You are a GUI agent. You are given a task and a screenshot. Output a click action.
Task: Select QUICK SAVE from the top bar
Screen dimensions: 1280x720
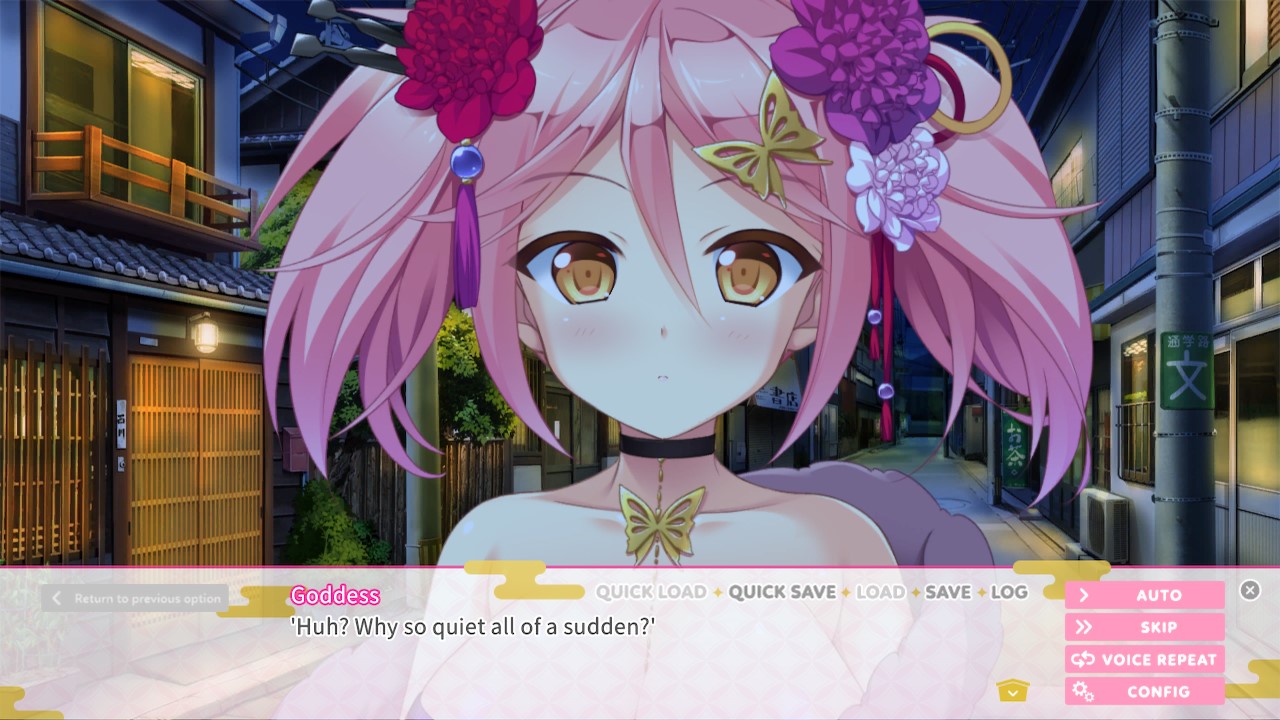pyautogui.click(x=785, y=592)
